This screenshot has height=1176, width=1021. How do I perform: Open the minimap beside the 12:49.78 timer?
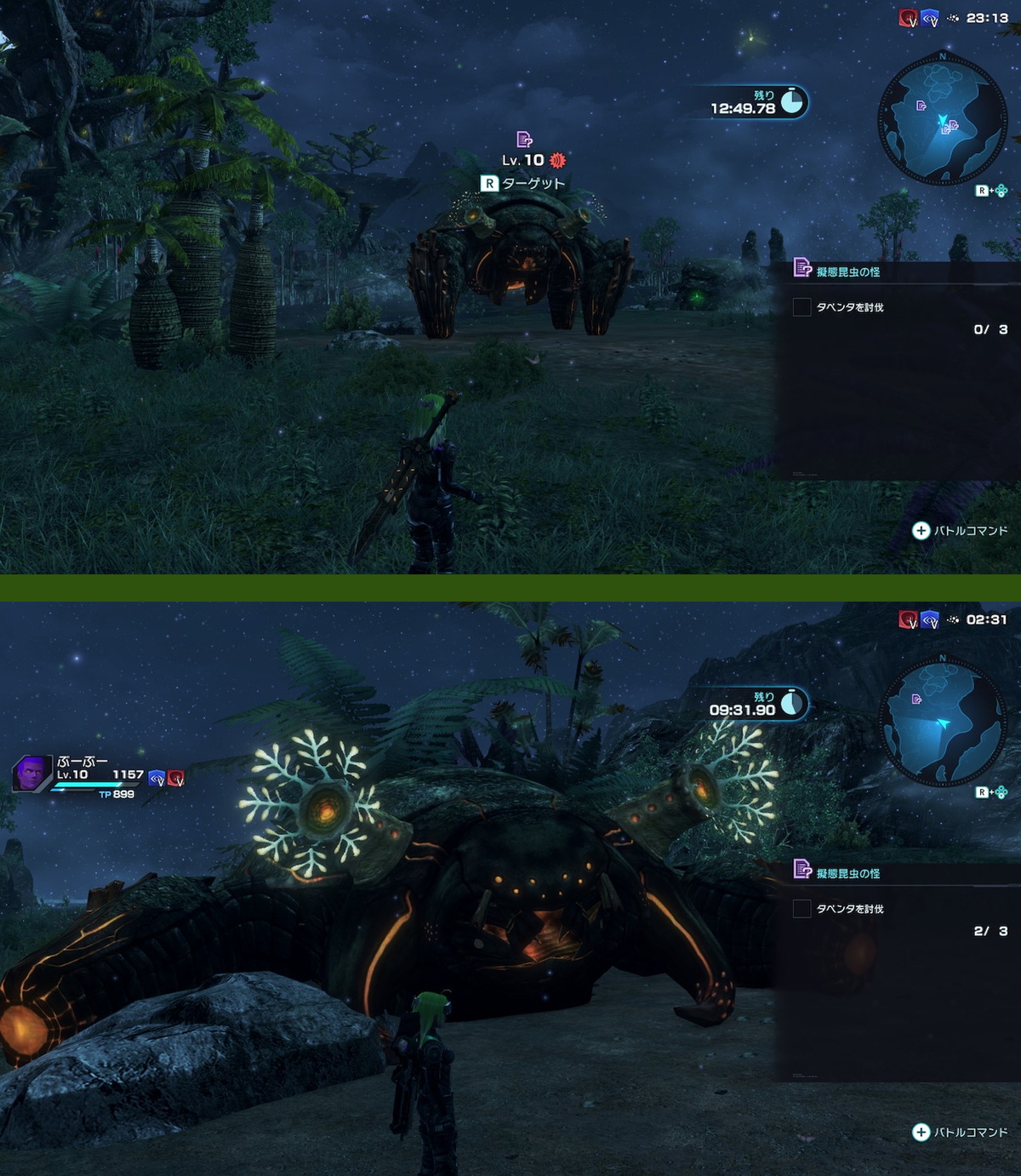[x=942, y=120]
